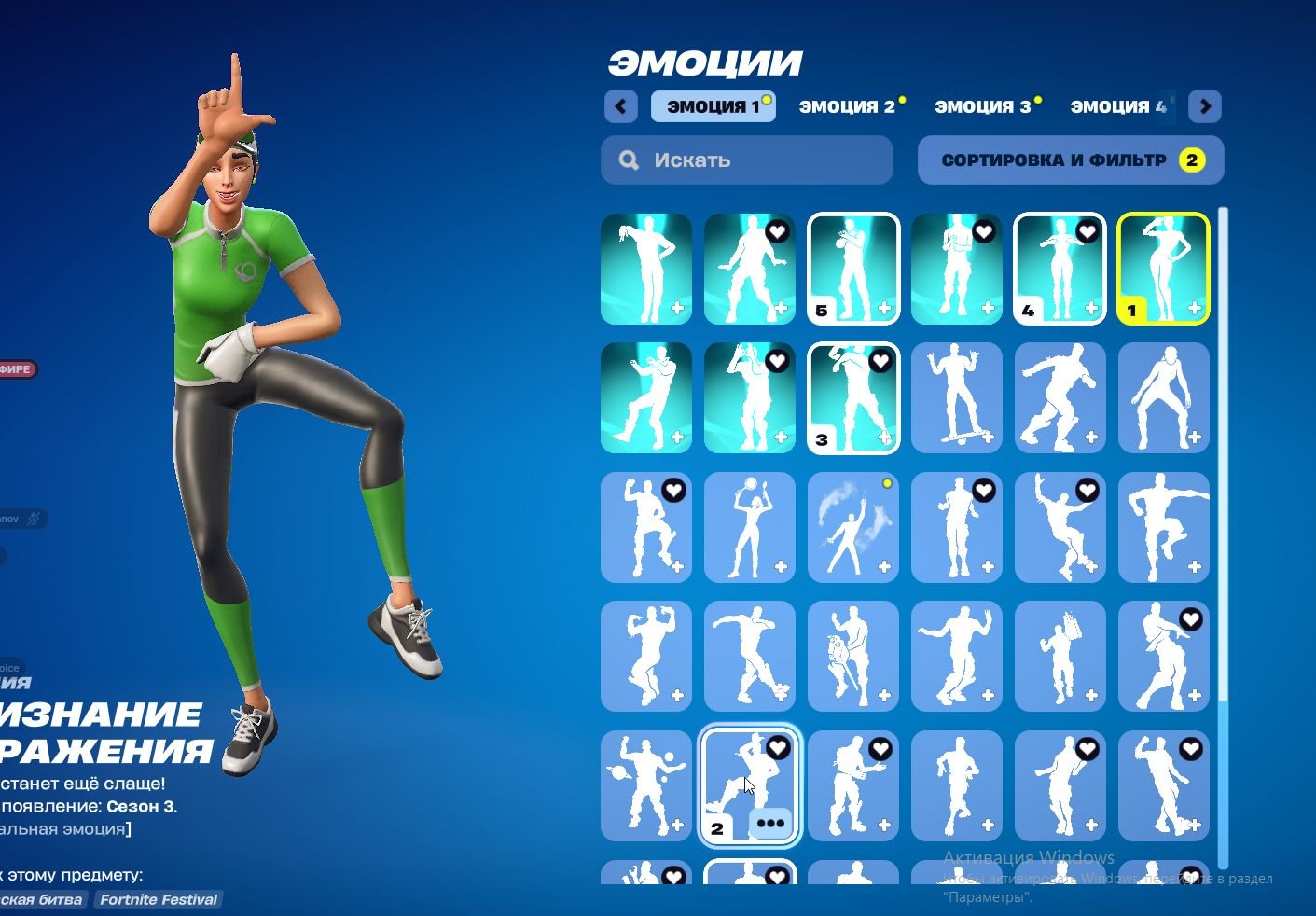The width and height of the screenshot is (1316, 916).
Task: Select the emote in yellow-highlighted slot 1
Action: 1163,270
